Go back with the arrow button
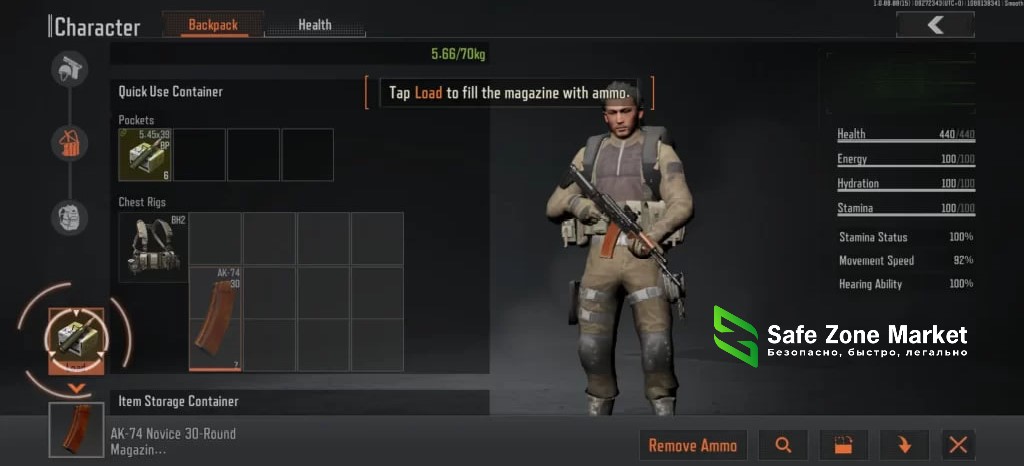The height and width of the screenshot is (466, 1024). [935, 26]
